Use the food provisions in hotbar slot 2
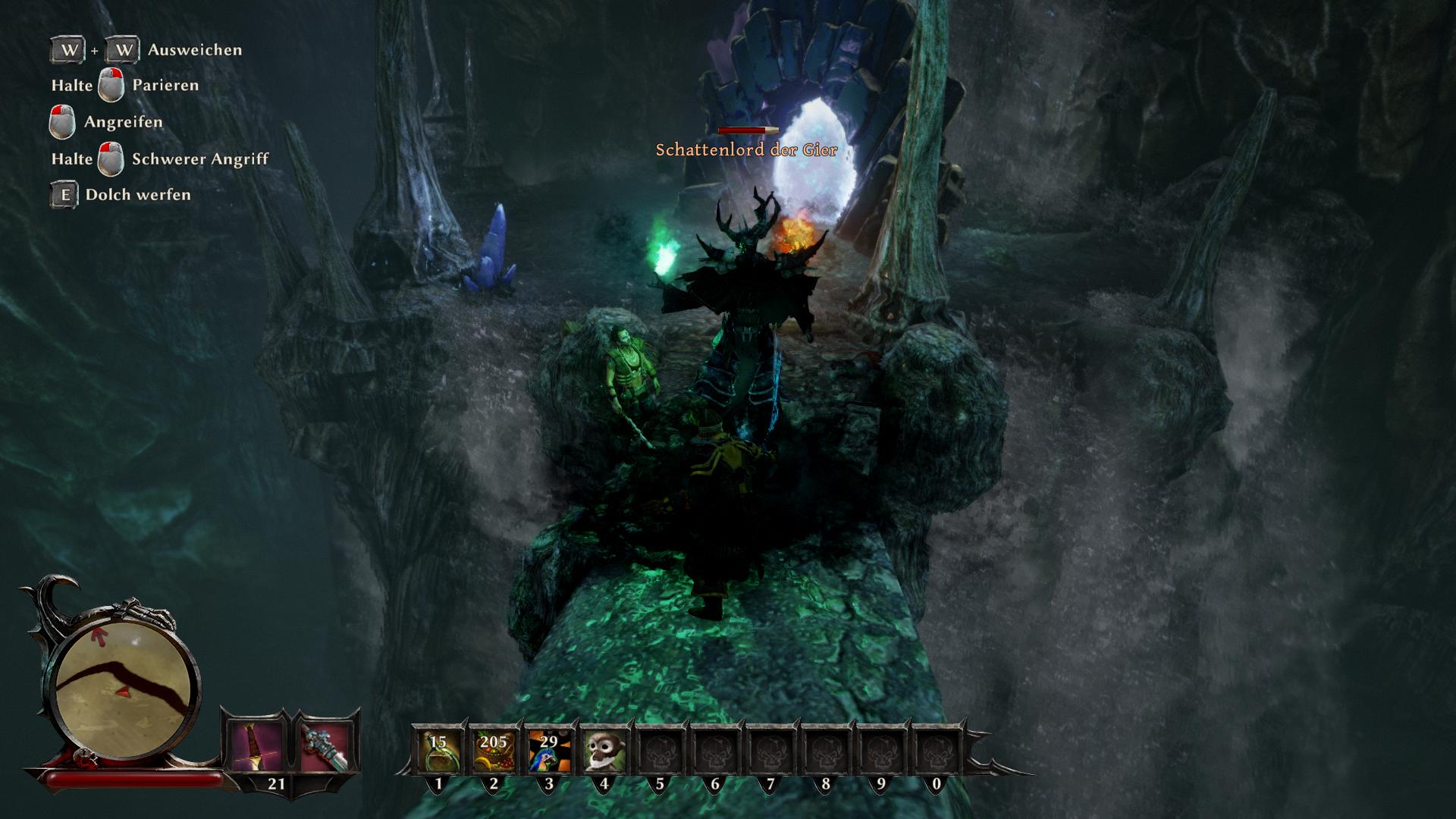The width and height of the screenshot is (1456, 819). click(x=493, y=749)
